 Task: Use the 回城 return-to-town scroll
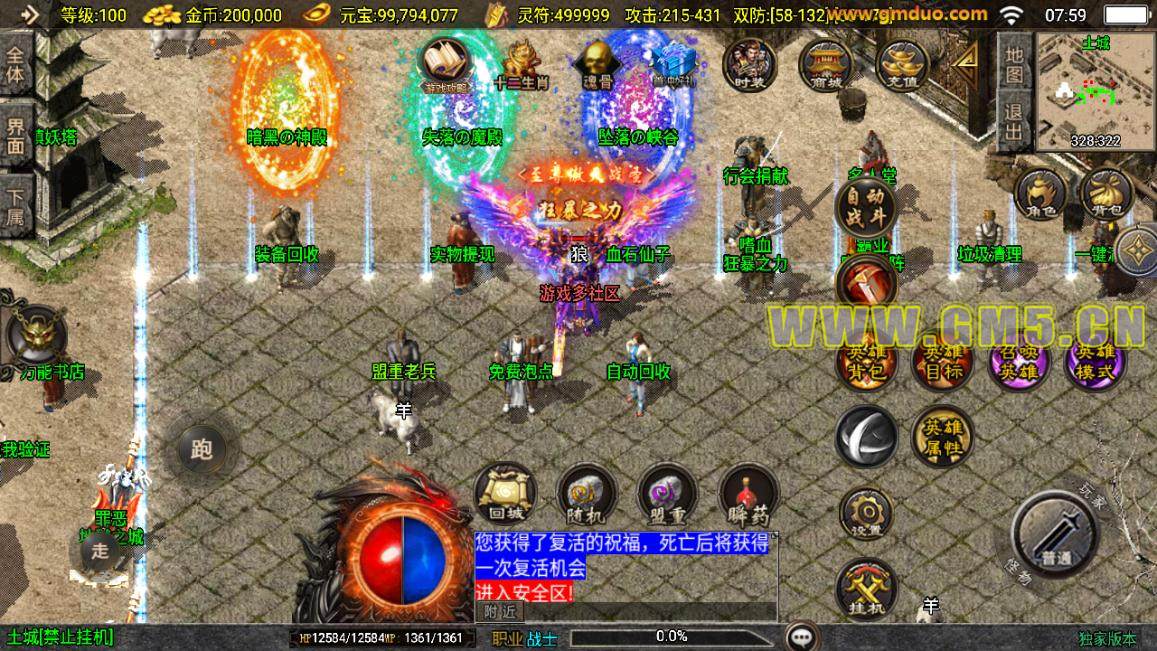(x=505, y=492)
